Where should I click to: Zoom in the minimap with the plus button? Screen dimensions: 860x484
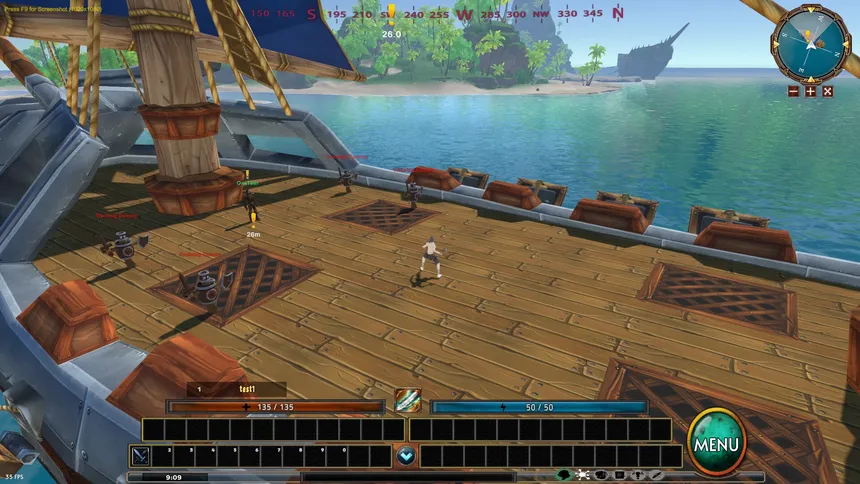tap(810, 91)
